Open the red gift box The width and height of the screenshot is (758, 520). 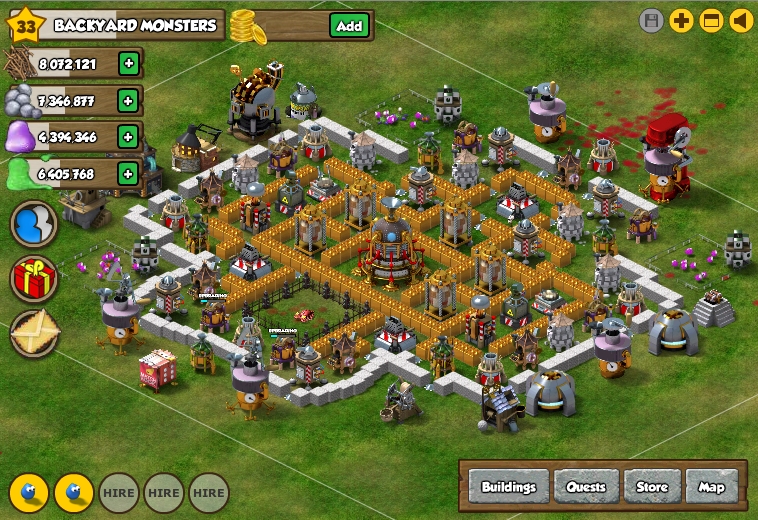pos(34,278)
